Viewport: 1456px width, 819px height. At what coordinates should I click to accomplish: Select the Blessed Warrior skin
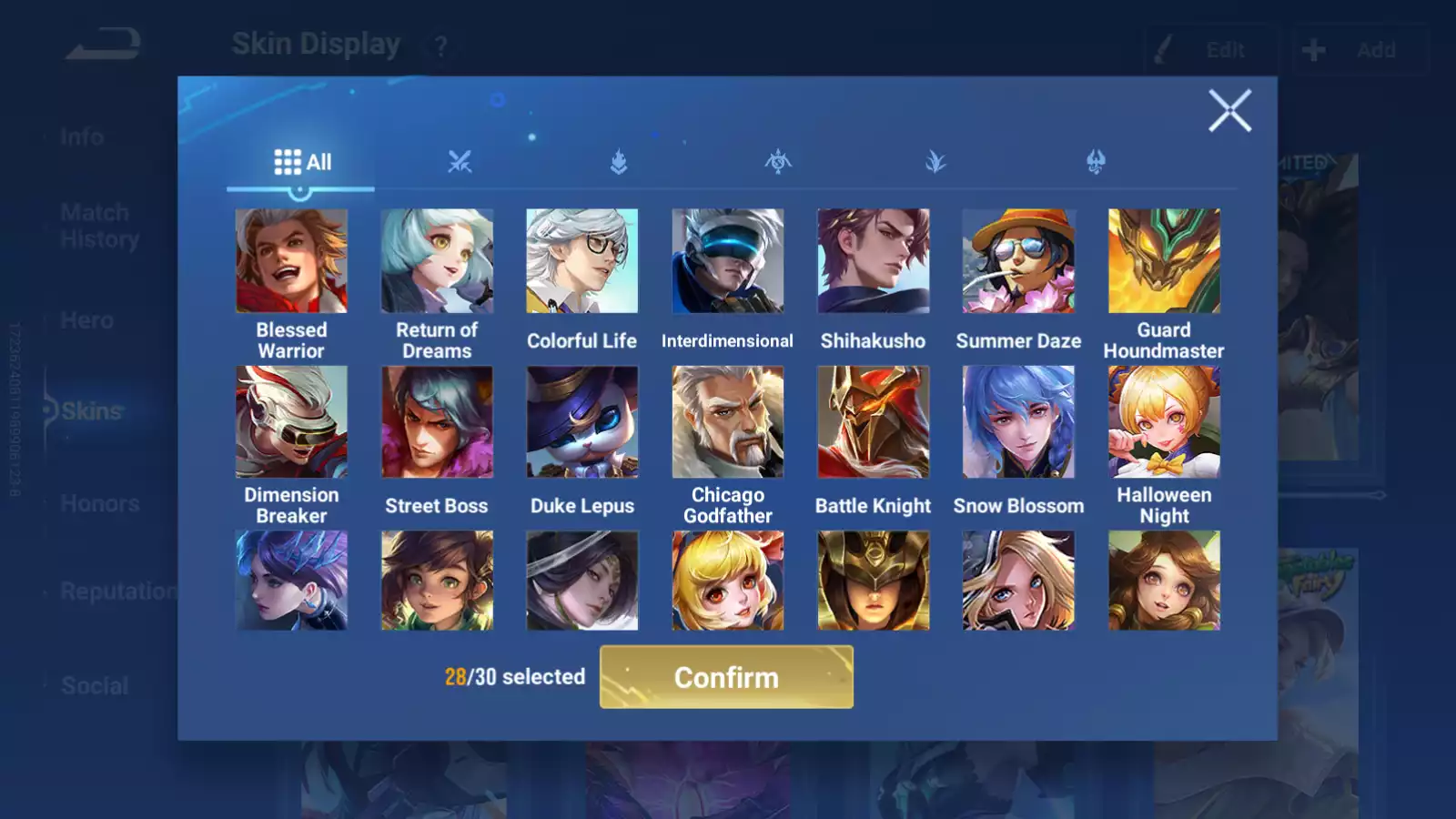pos(291,261)
